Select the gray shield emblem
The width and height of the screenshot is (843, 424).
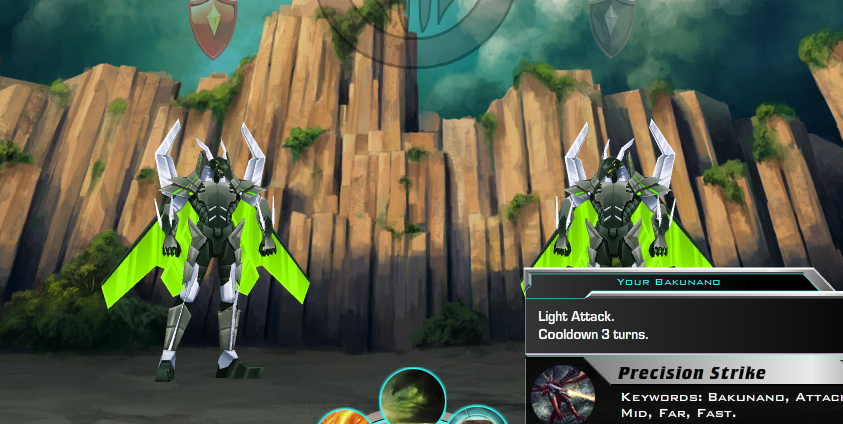(612, 24)
